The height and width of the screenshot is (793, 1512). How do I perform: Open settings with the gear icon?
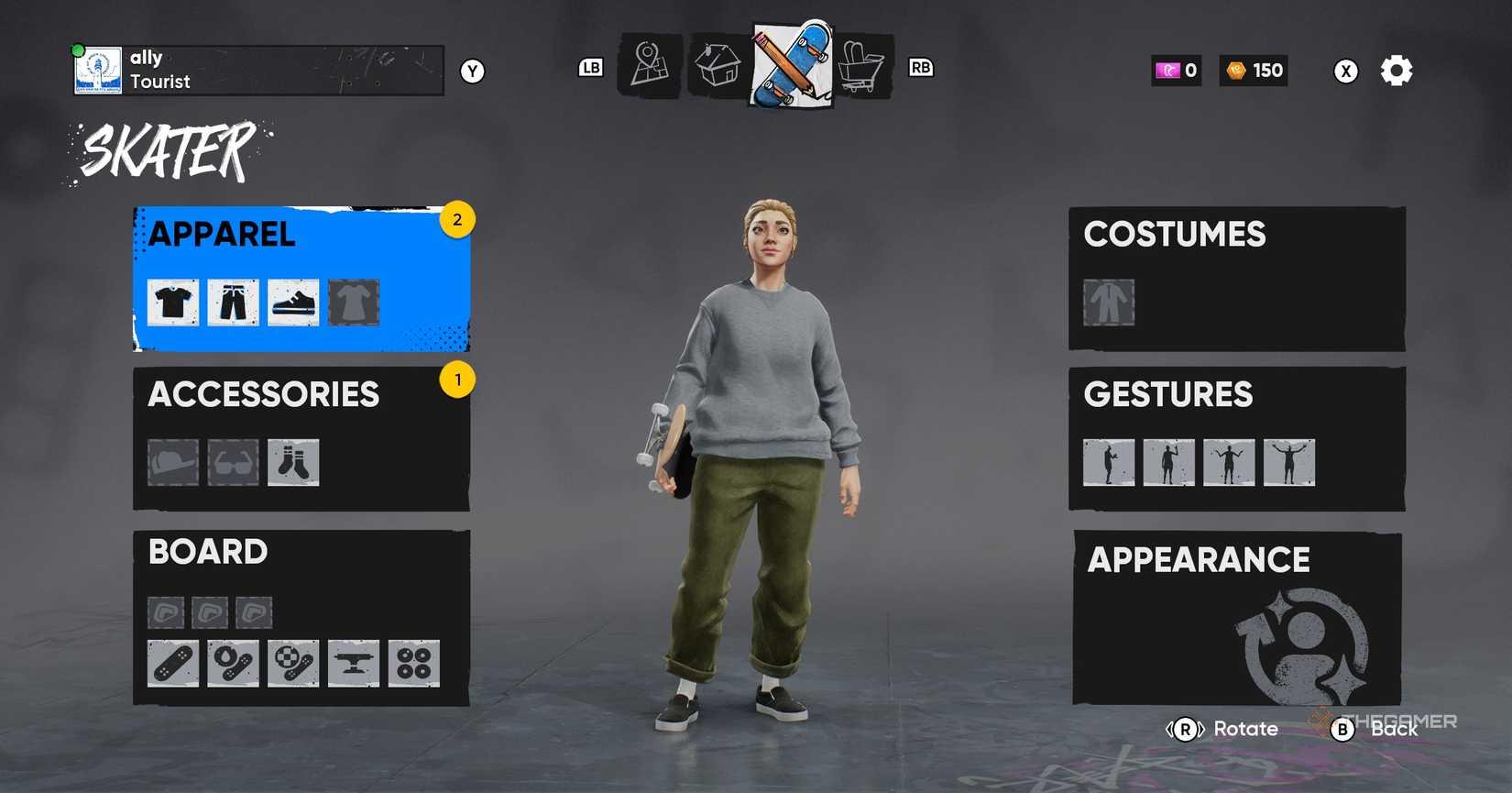coord(1397,71)
